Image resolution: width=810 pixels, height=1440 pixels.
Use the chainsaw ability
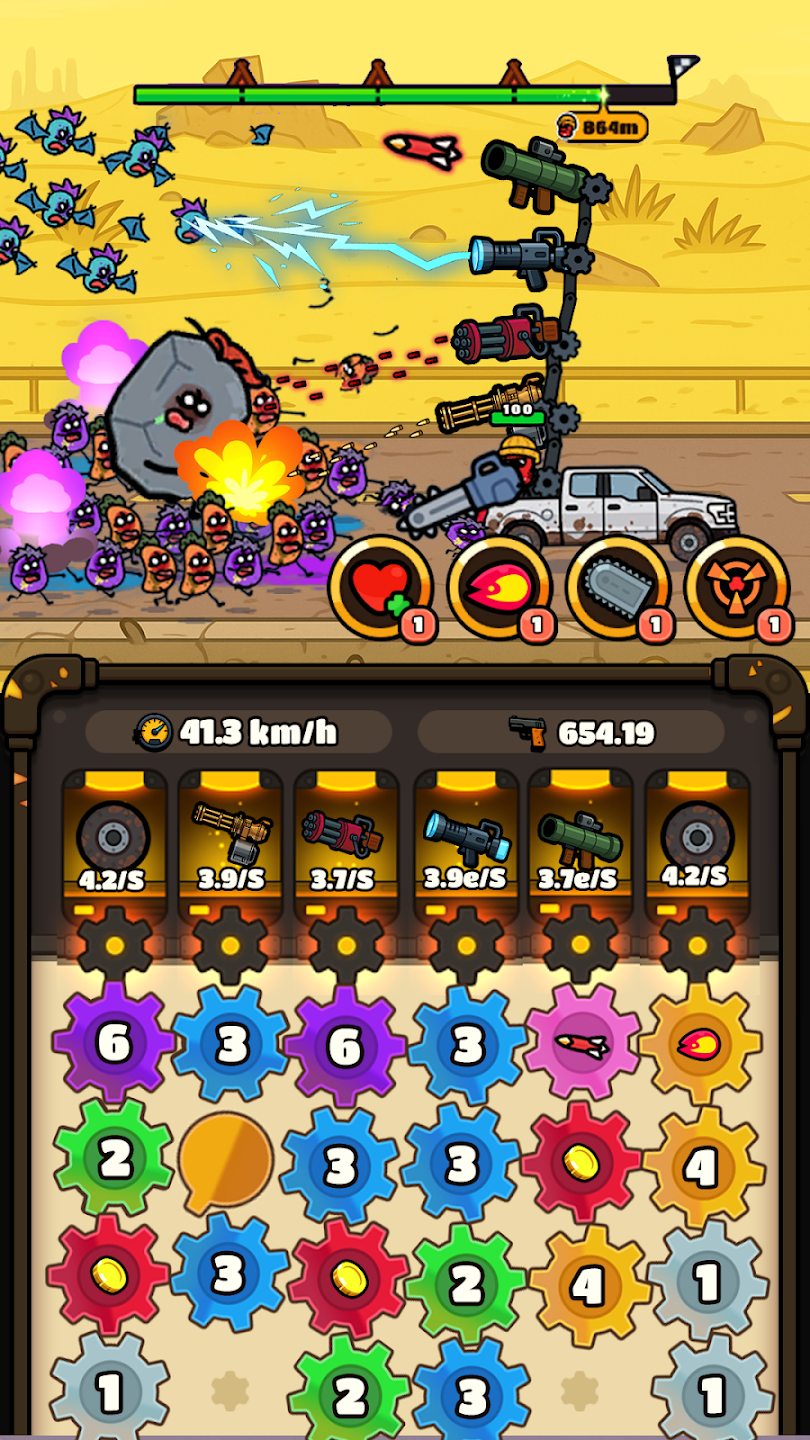[616, 587]
